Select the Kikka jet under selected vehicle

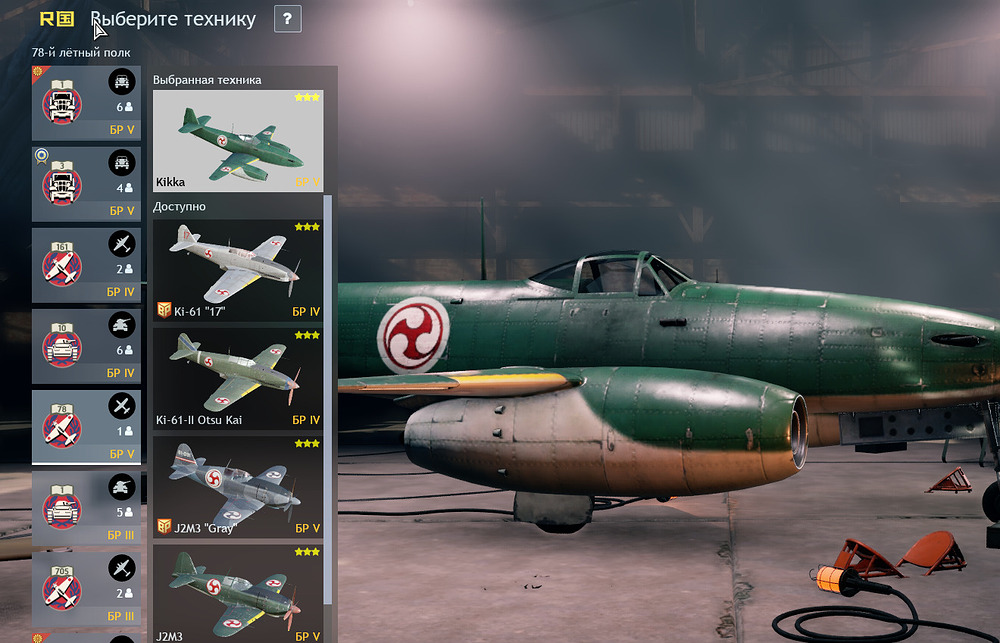(x=238, y=141)
